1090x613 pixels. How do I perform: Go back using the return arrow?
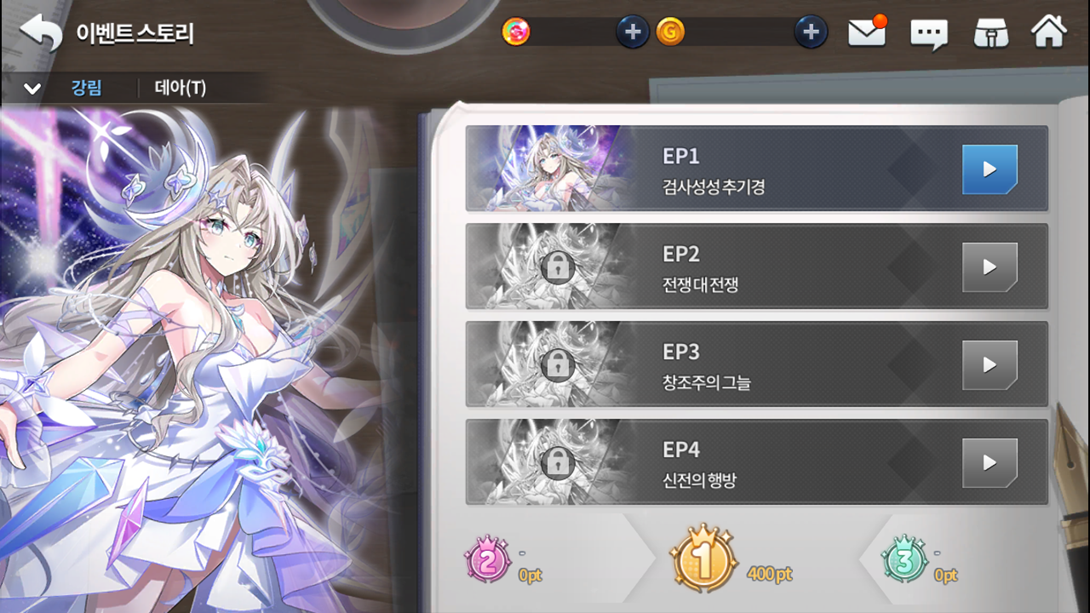[40, 33]
